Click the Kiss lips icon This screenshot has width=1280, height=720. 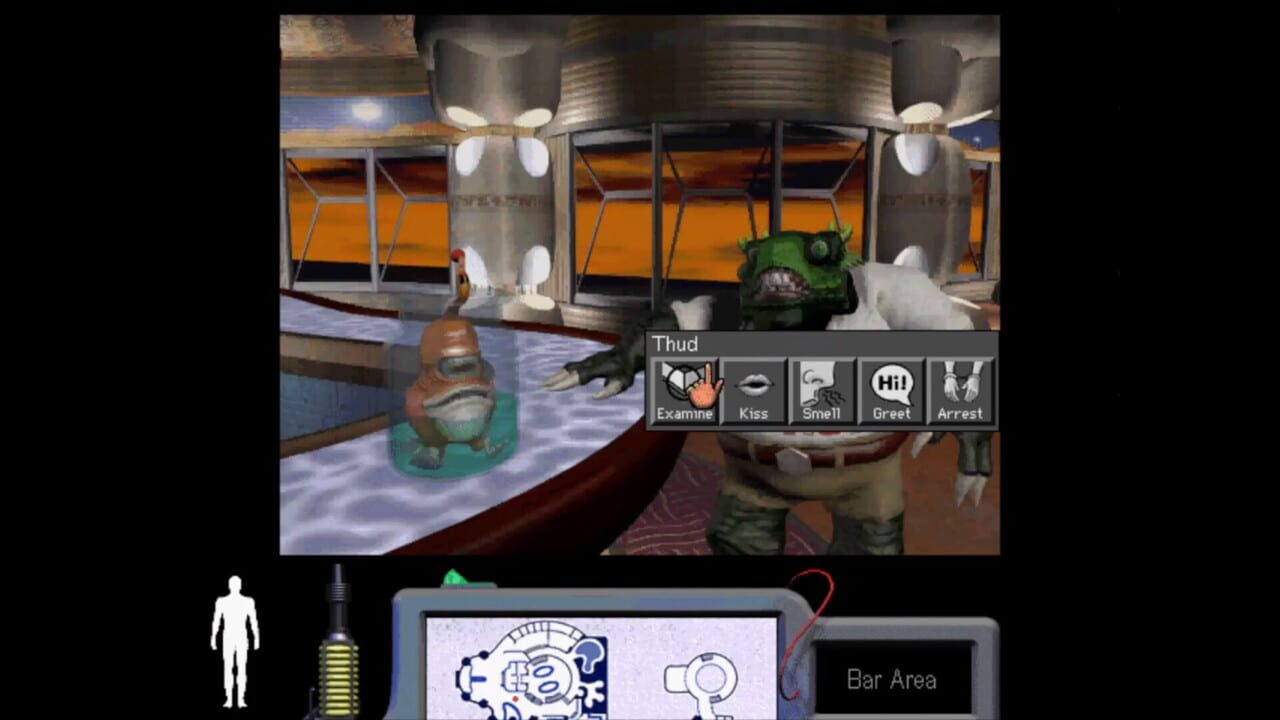(755, 385)
